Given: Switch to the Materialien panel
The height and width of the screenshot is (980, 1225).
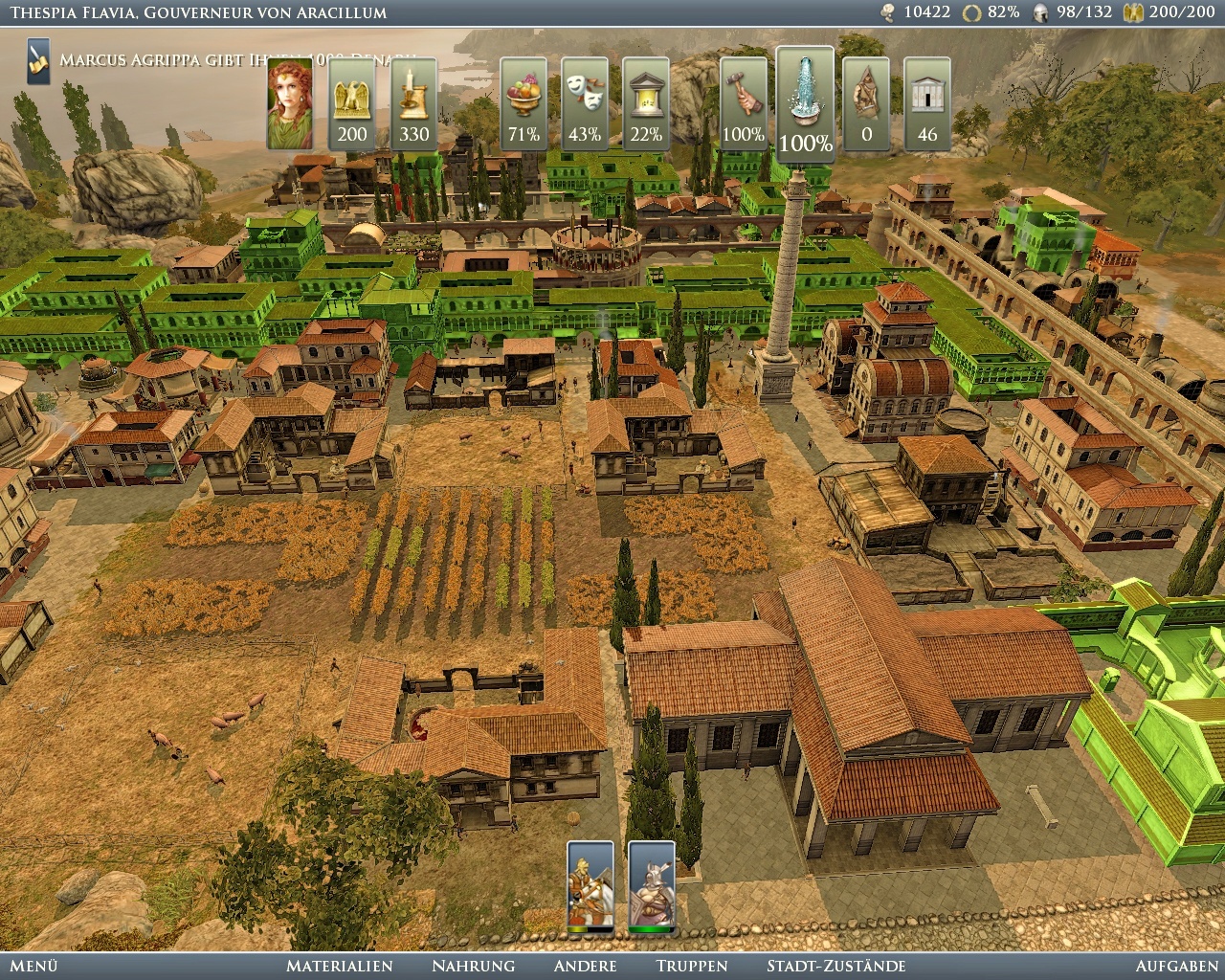Looking at the screenshot, I should pos(340,967).
